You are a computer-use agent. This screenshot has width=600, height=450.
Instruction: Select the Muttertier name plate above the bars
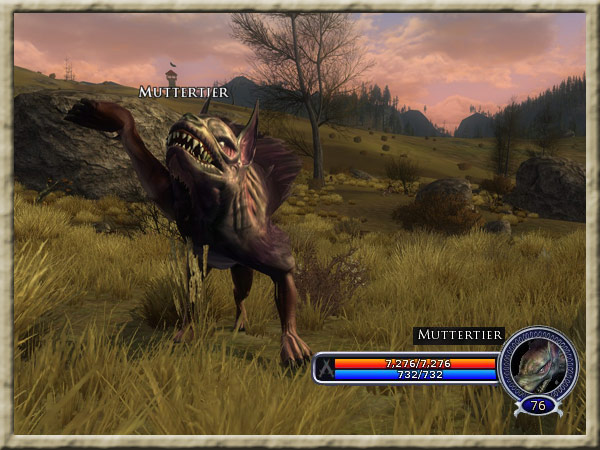click(x=459, y=335)
